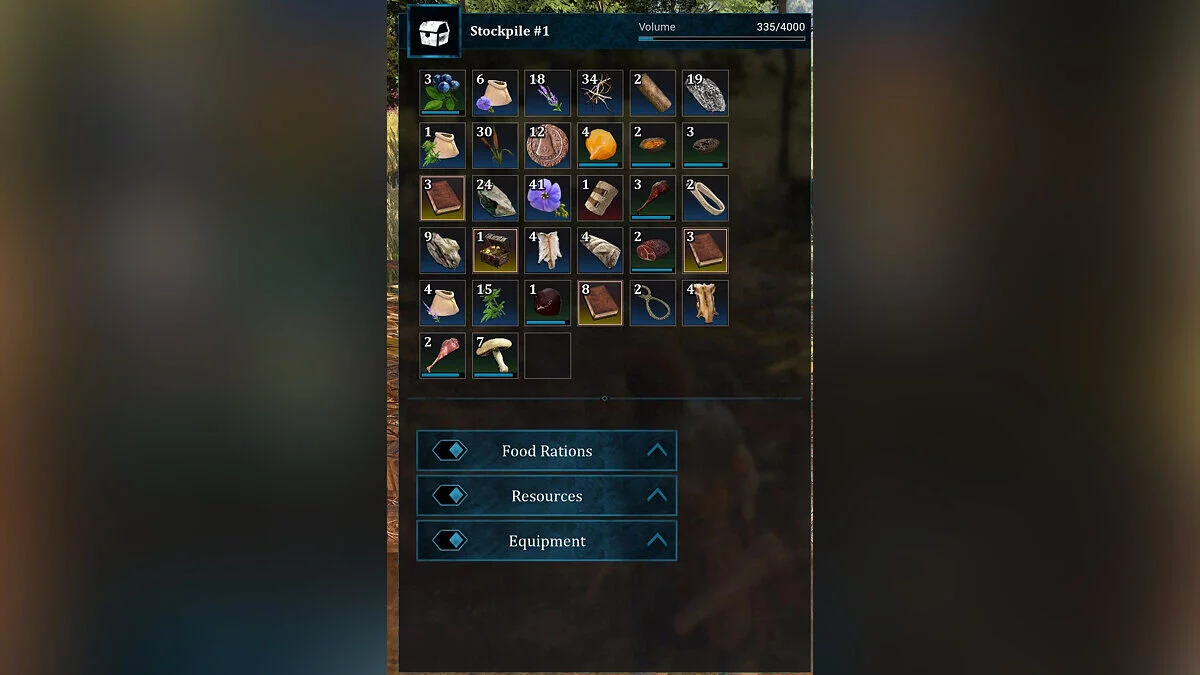This screenshot has height=675, width=1200.
Task: Pick the white mushroom stack of 7
Action: (x=495, y=356)
